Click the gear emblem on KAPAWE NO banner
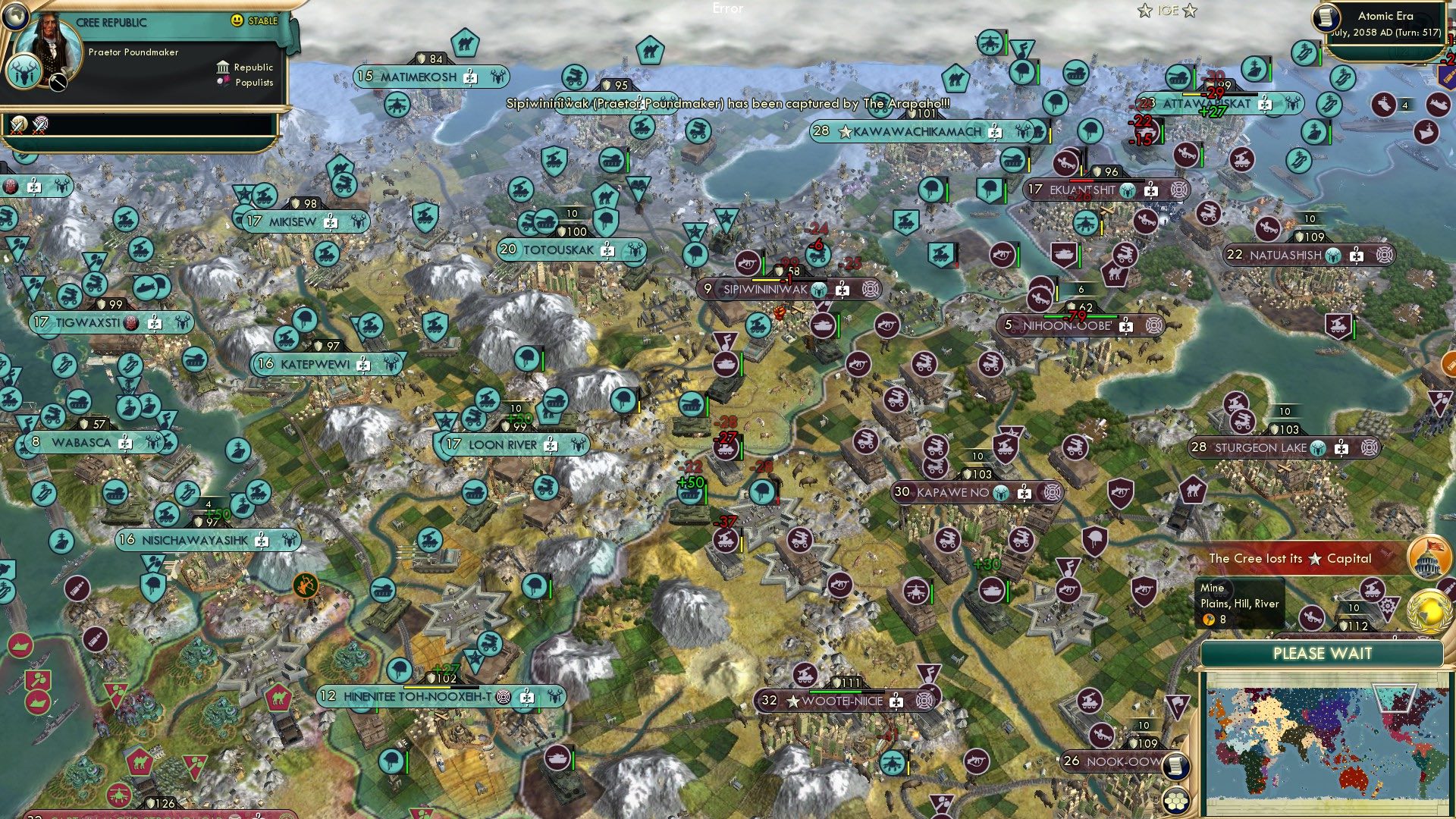This screenshot has height=819, width=1456. pyautogui.click(x=1052, y=493)
